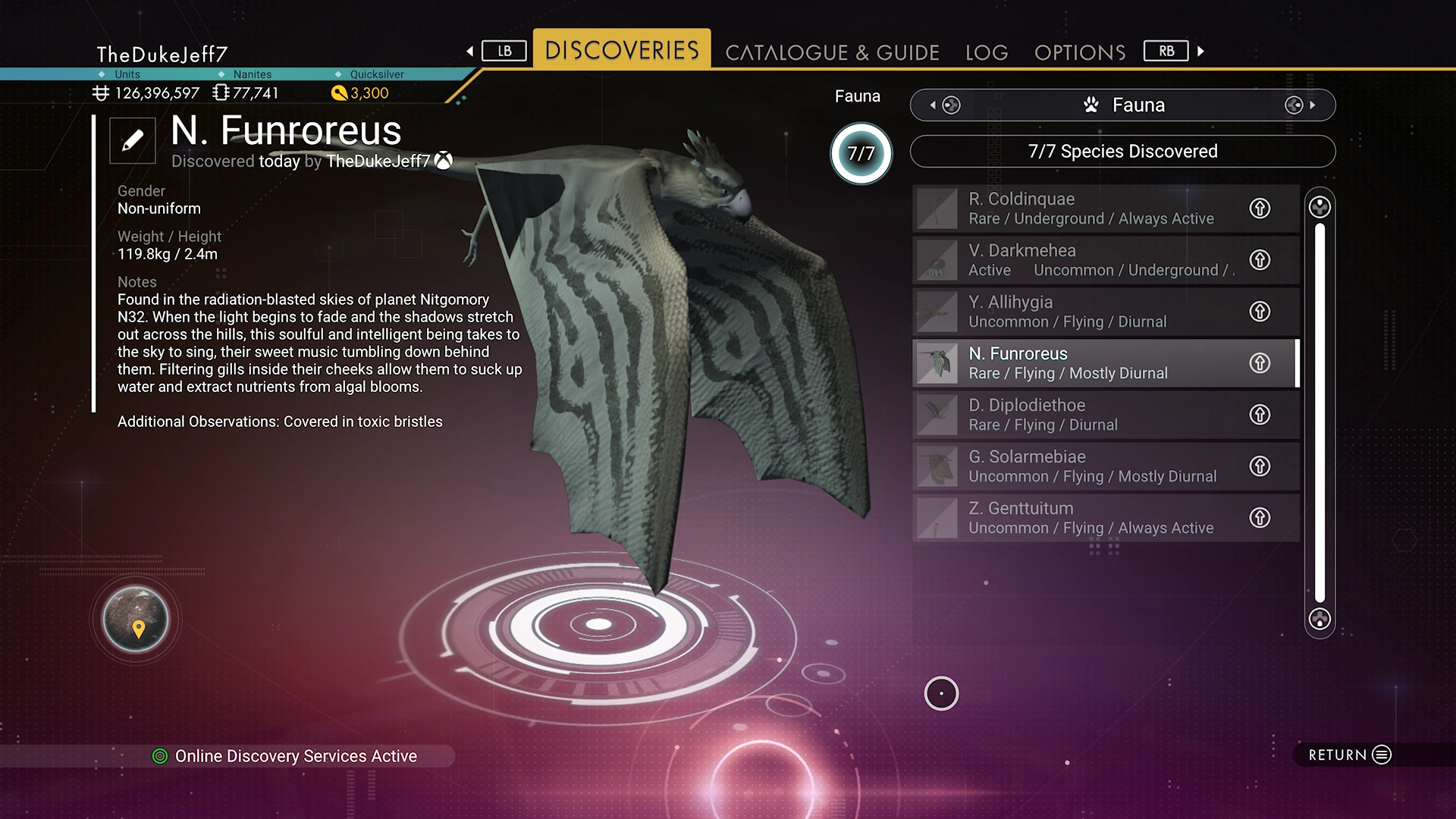
Task: Open the D. Diplodiethoe entry
Action: (x=1084, y=415)
